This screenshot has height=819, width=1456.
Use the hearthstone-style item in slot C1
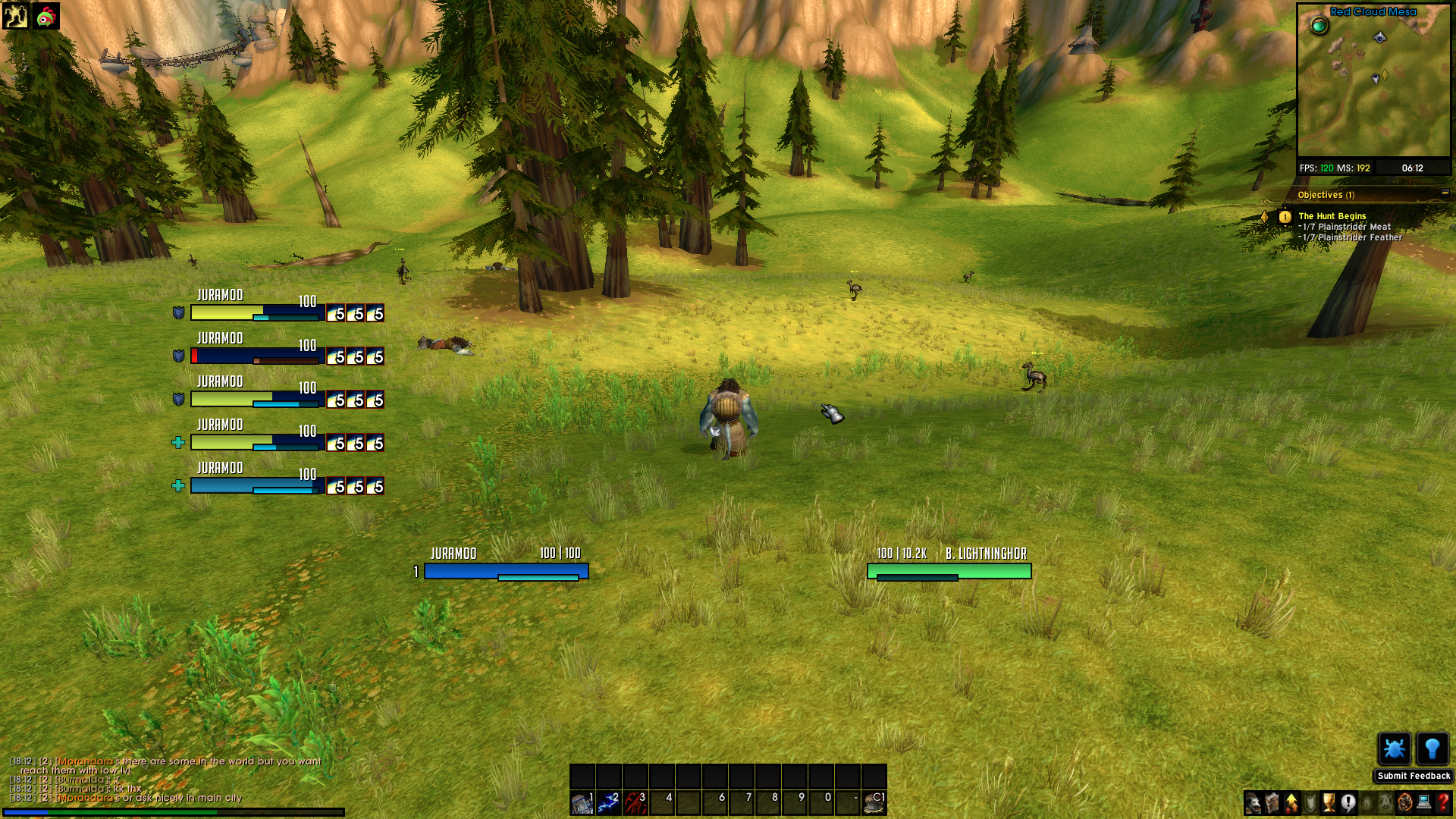pyautogui.click(x=874, y=802)
